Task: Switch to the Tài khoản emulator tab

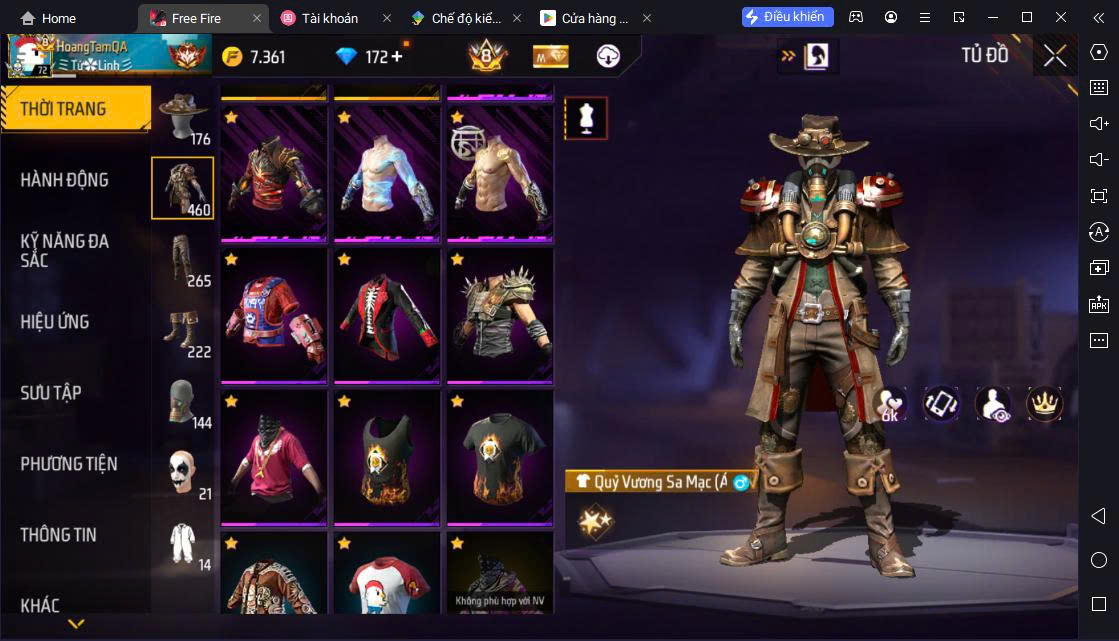Action: pos(330,18)
